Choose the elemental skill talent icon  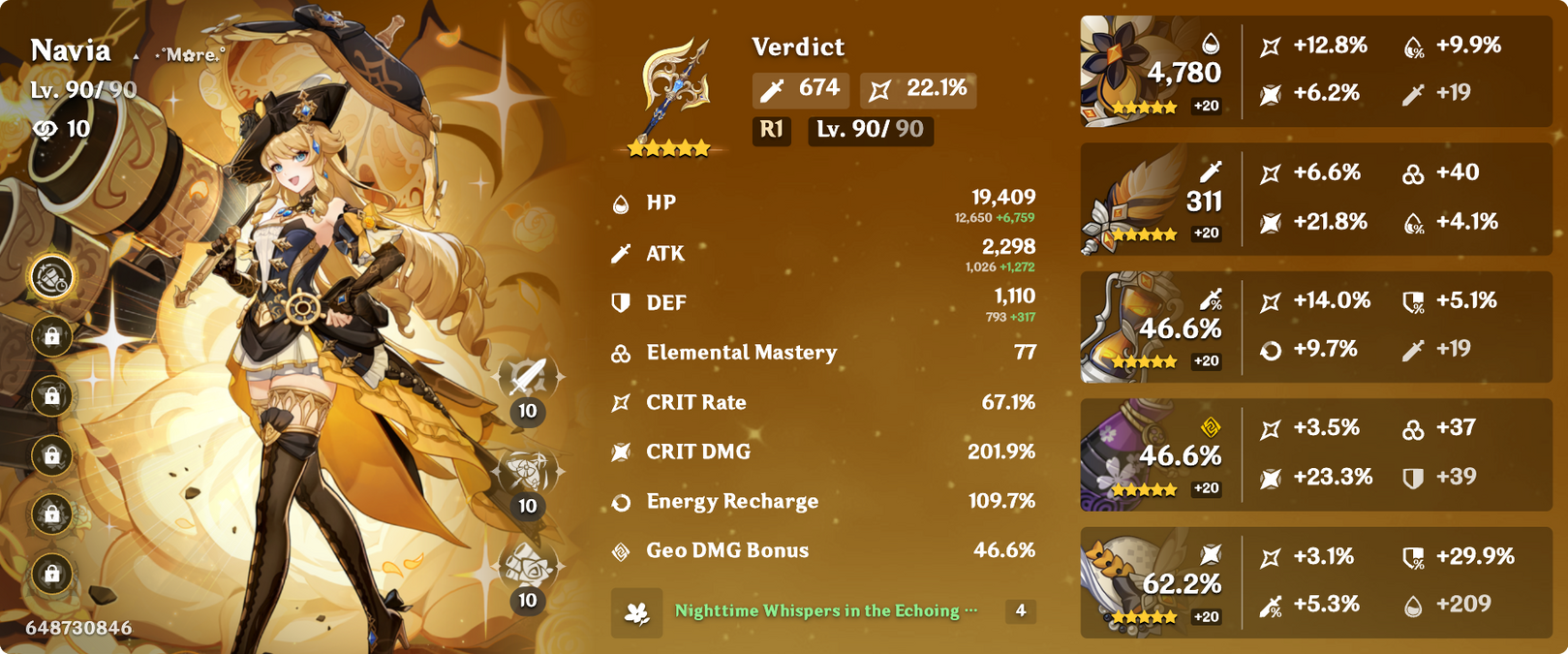pyautogui.click(x=527, y=472)
